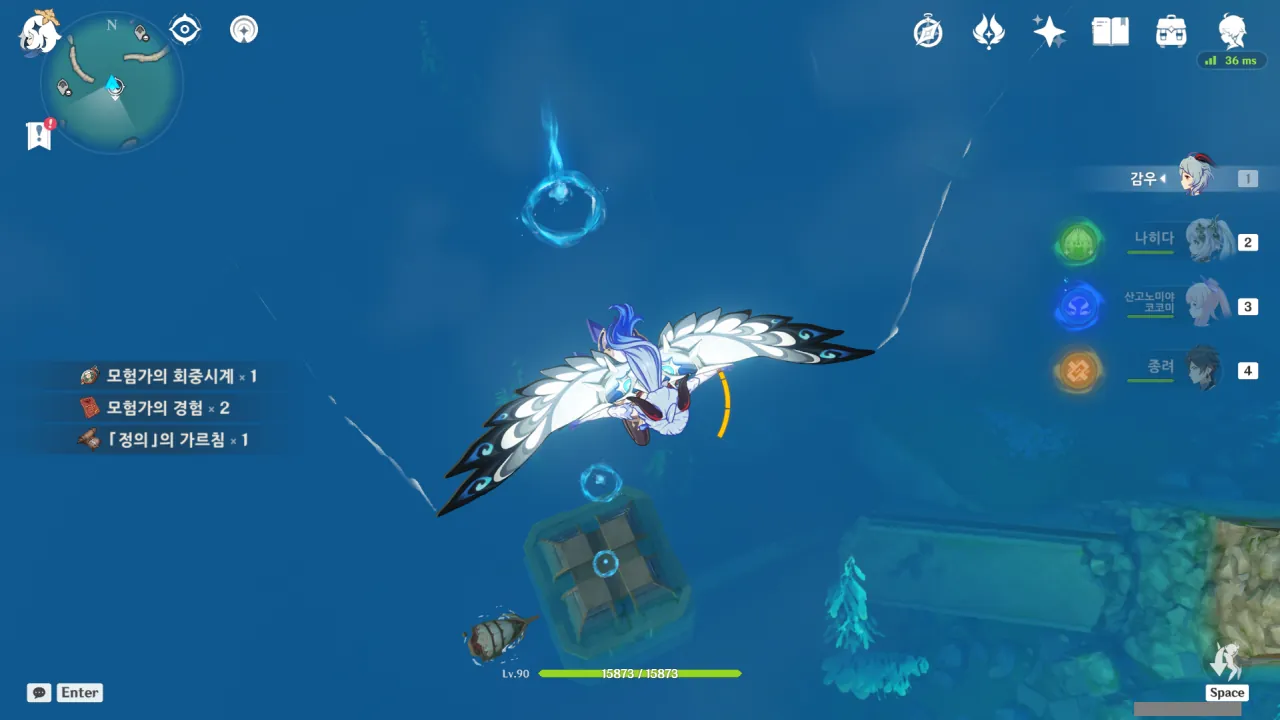
Task: Open the character profile icon
Action: pyautogui.click(x=1232, y=32)
